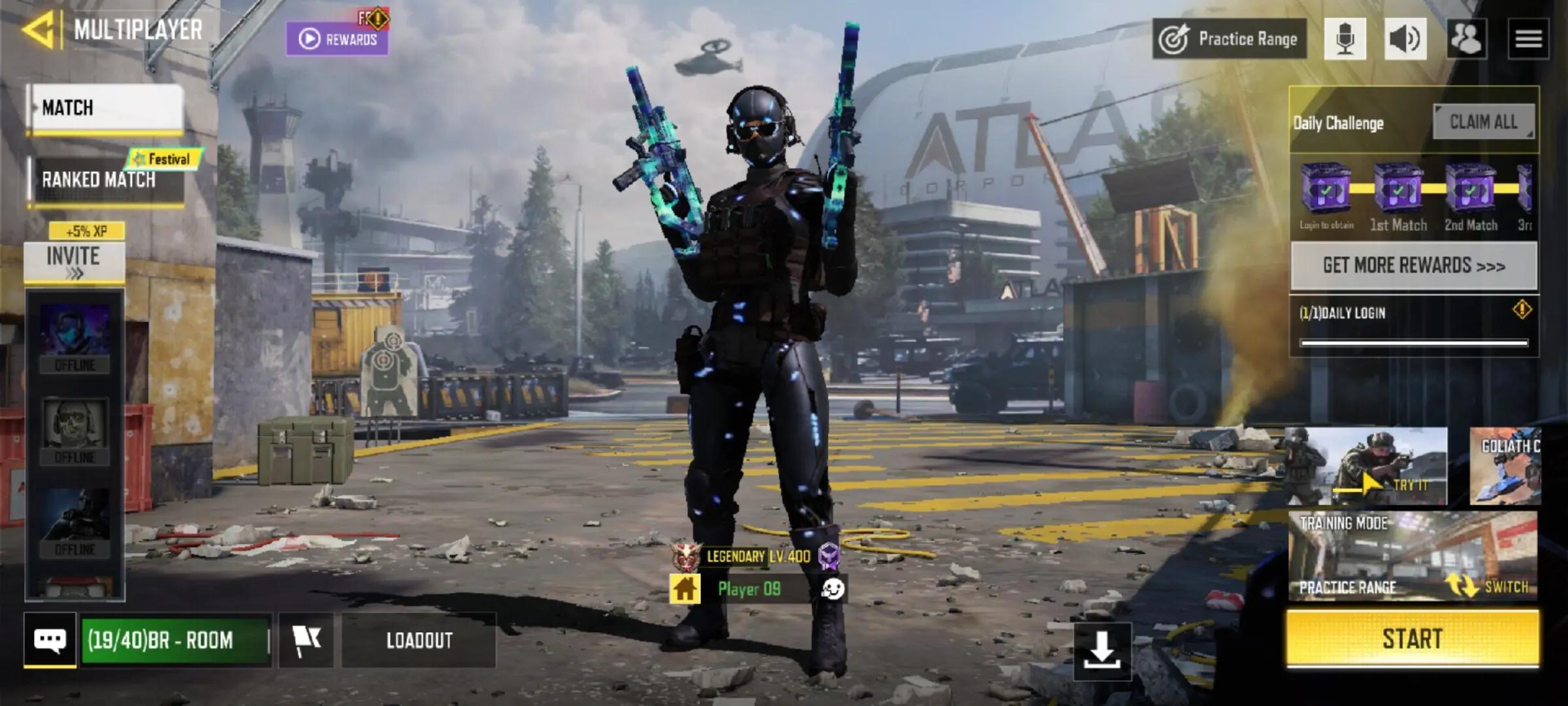1568x706 pixels.
Task: Click the flags icon button
Action: click(306, 640)
